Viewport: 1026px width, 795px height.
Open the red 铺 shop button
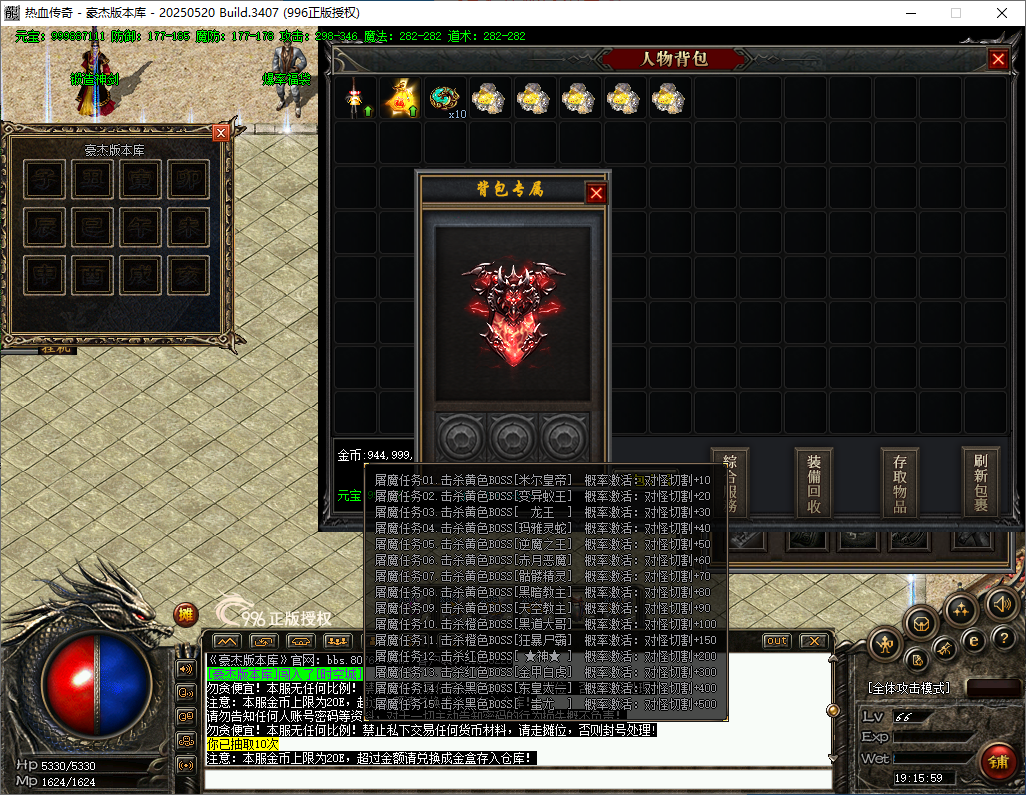(x=997, y=762)
